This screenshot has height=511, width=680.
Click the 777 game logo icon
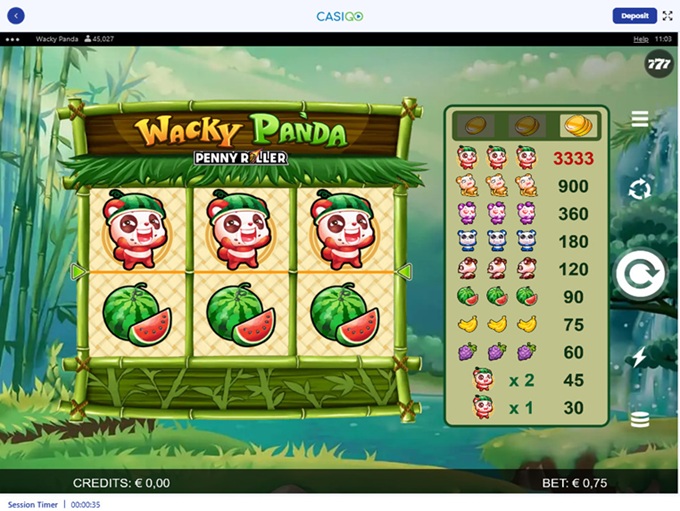659,64
